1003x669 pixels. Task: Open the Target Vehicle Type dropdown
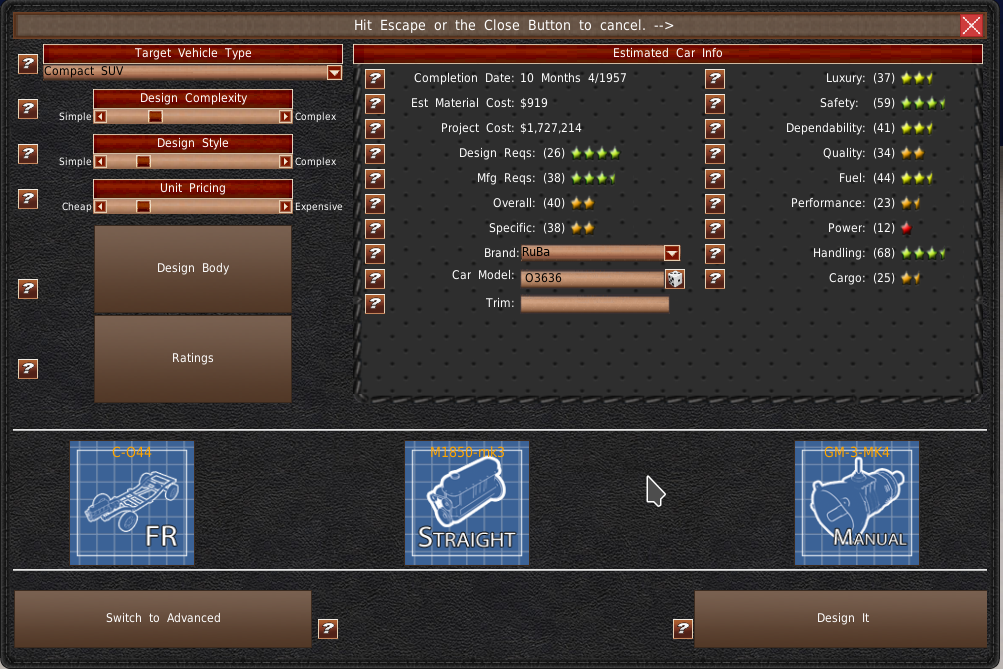334,72
